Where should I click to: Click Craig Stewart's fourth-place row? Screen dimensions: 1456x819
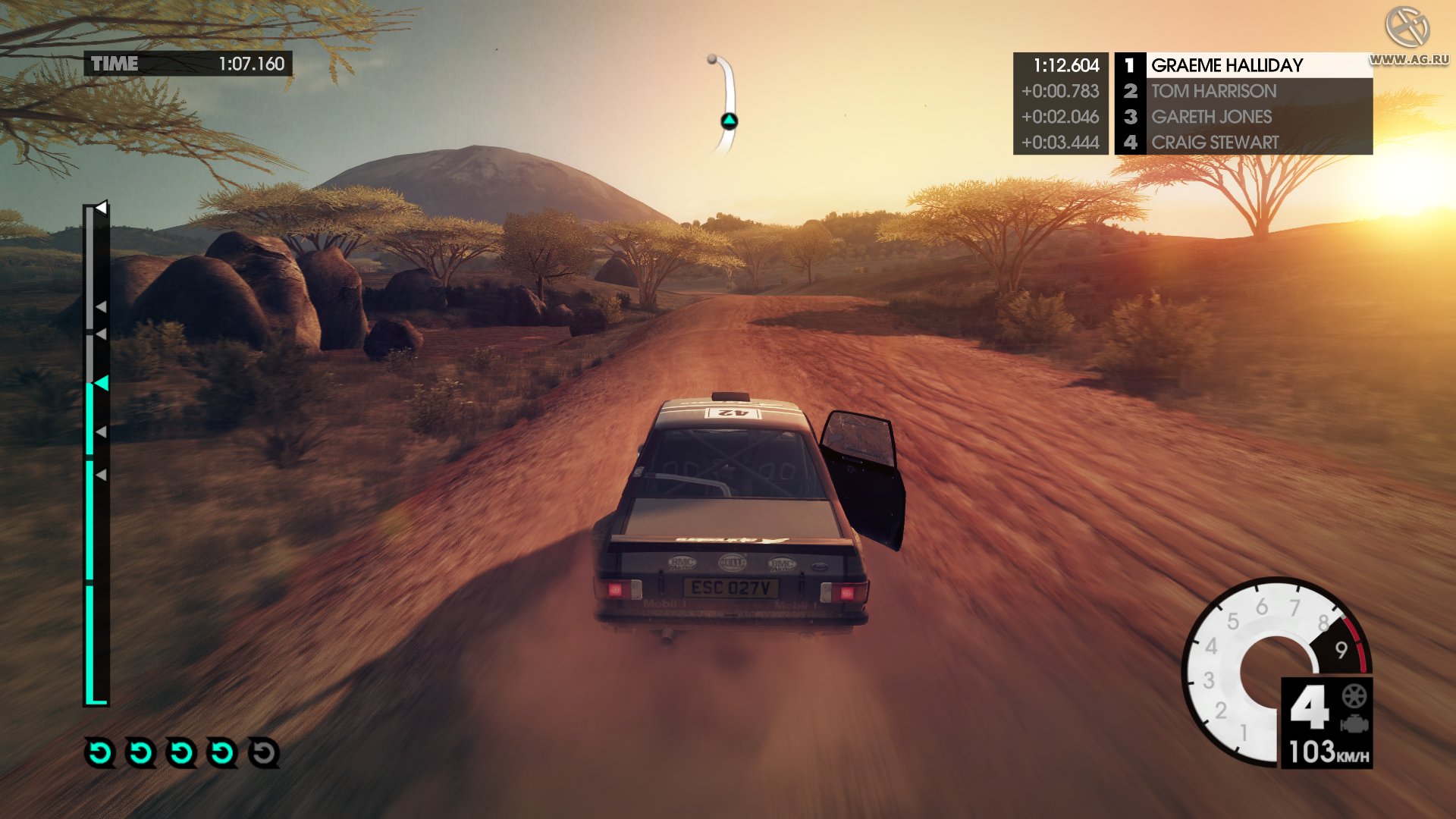(x=1244, y=143)
